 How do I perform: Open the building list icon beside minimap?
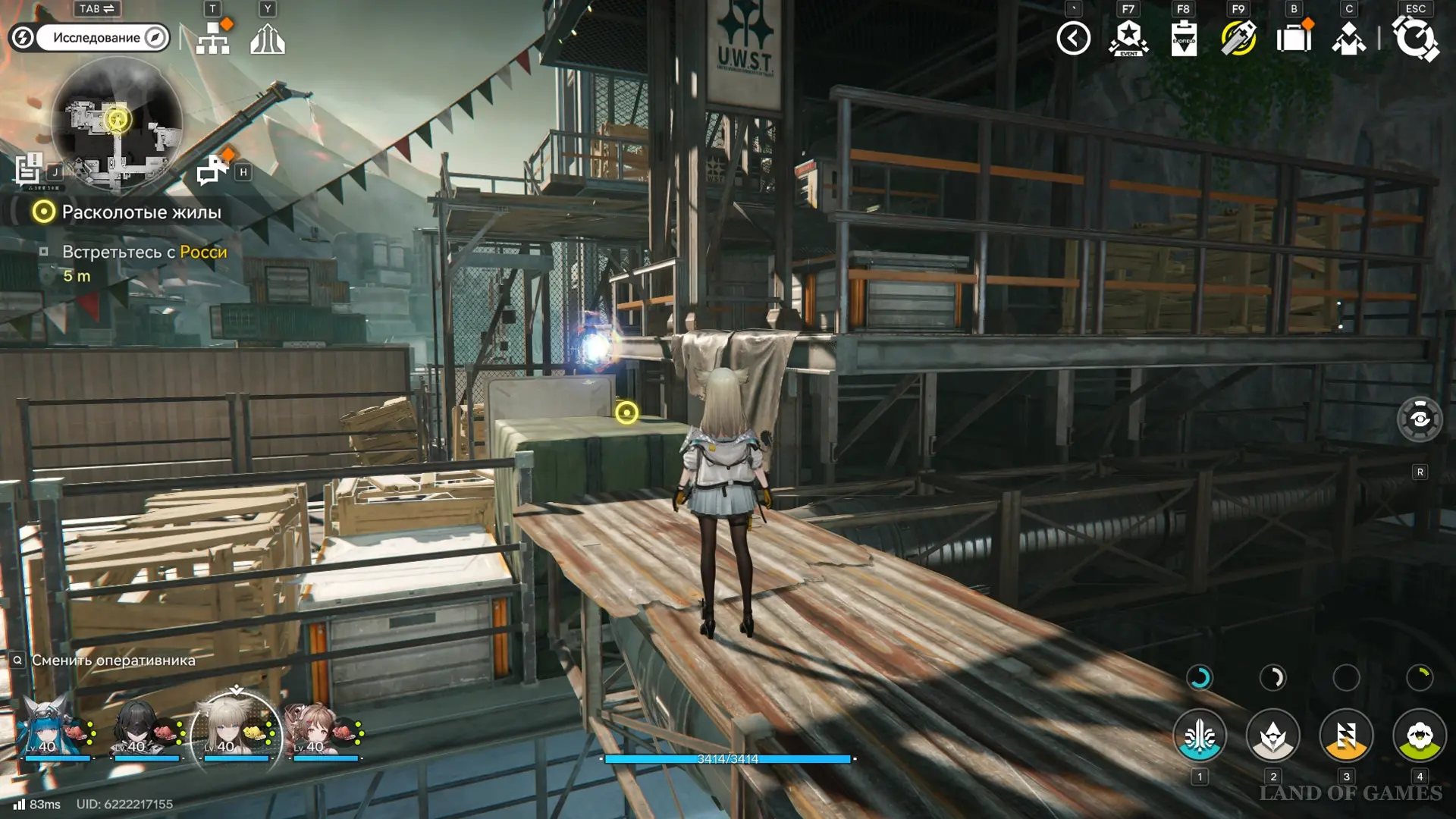click(30, 168)
